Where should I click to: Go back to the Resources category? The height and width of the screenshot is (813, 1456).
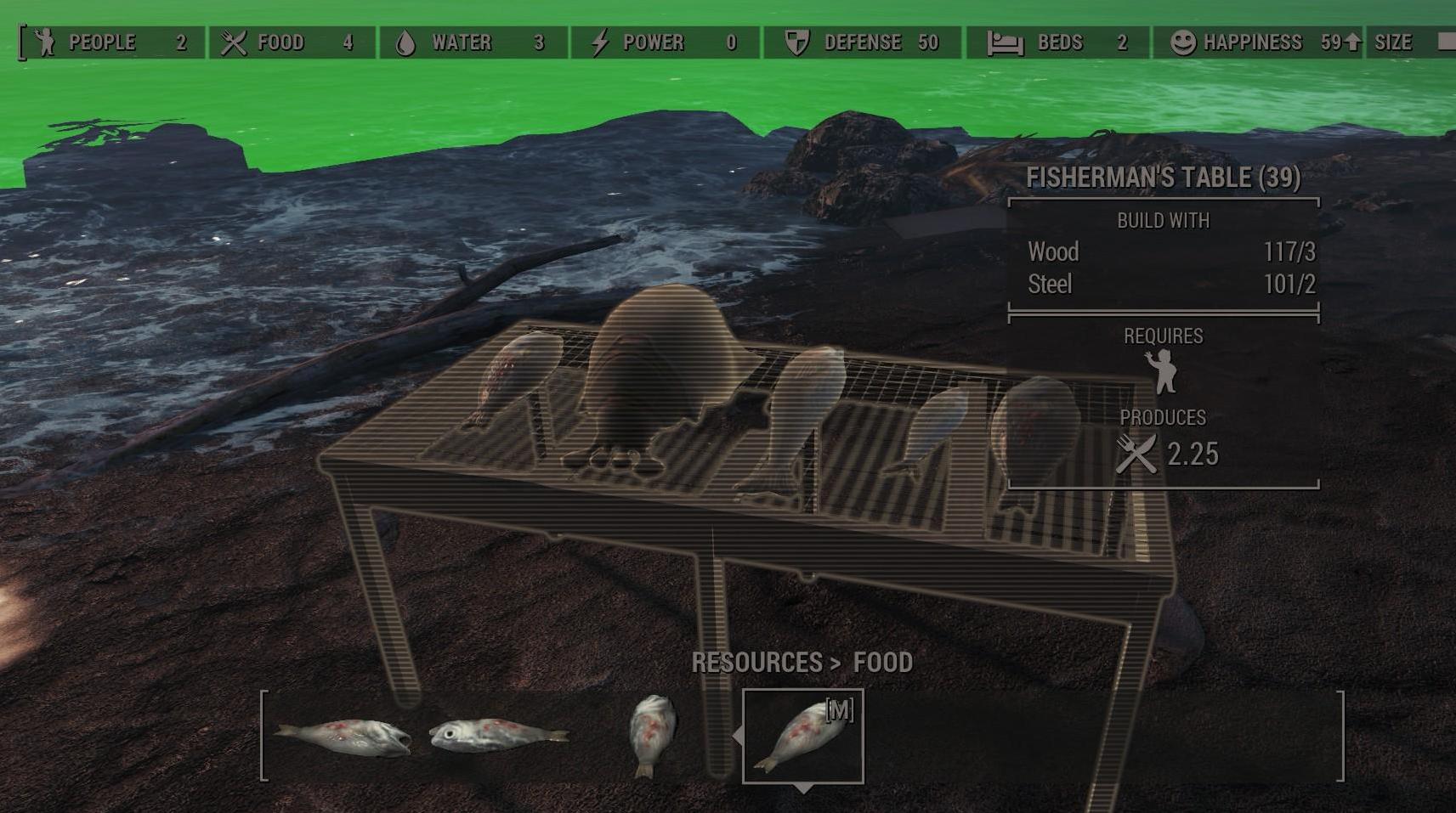tap(756, 663)
